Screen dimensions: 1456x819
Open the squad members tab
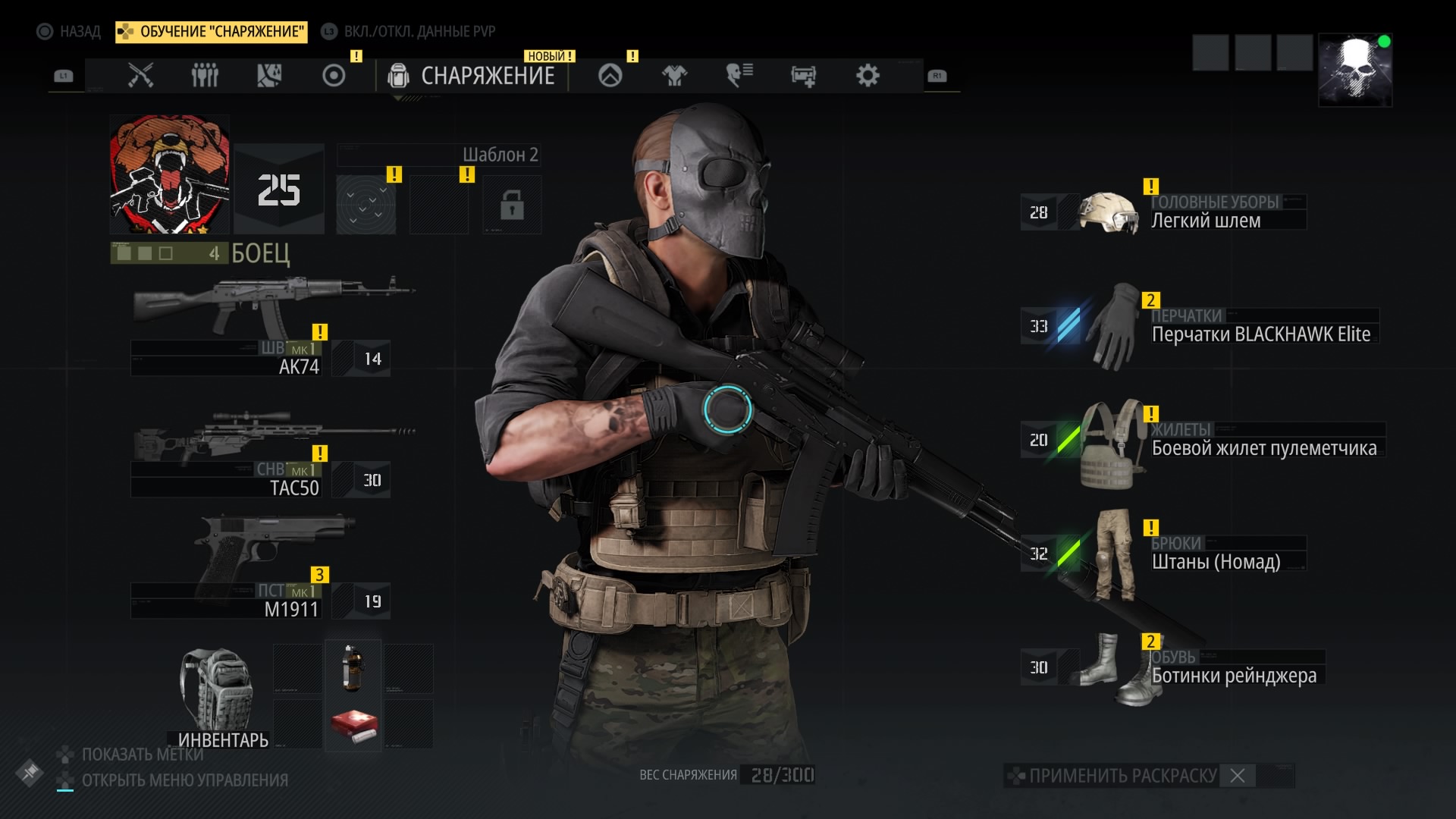click(205, 75)
